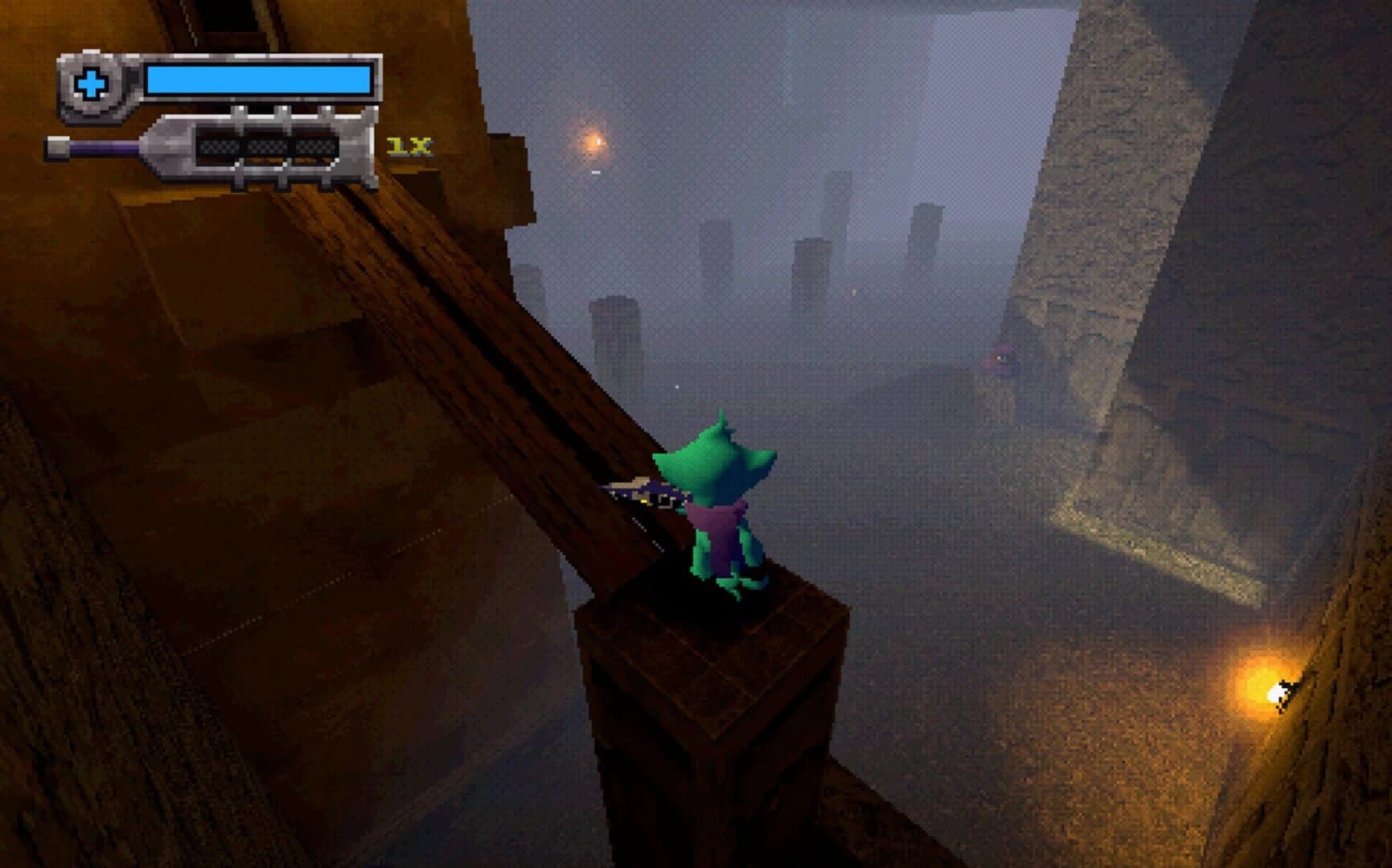The height and width of the screenshot is (868, 1392).
Task: Toggle the first ammo chamber on the syringe
Action: 219,148
